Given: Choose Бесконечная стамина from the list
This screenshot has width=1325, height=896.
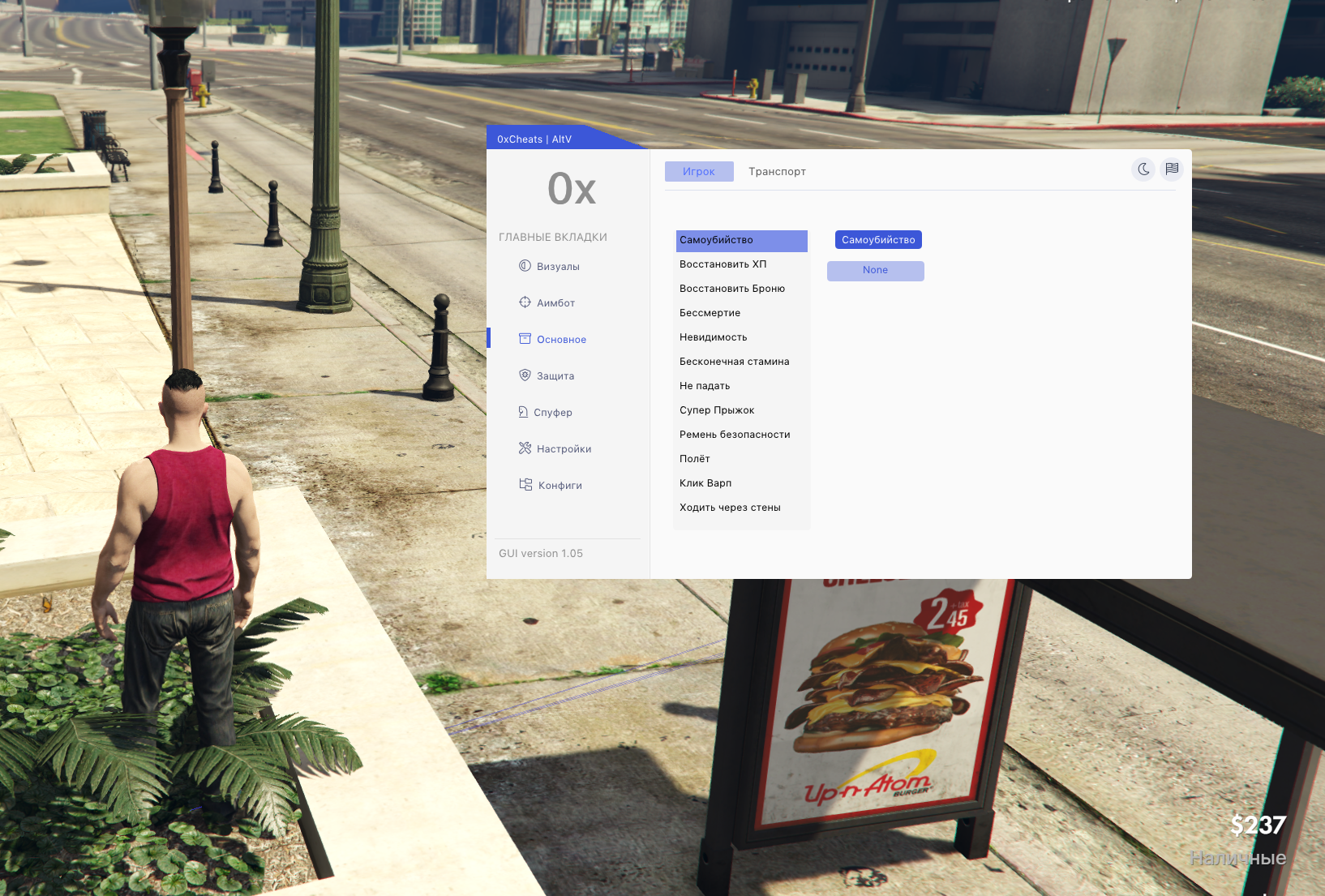Looking at the screenshot, I should point(734,362).
